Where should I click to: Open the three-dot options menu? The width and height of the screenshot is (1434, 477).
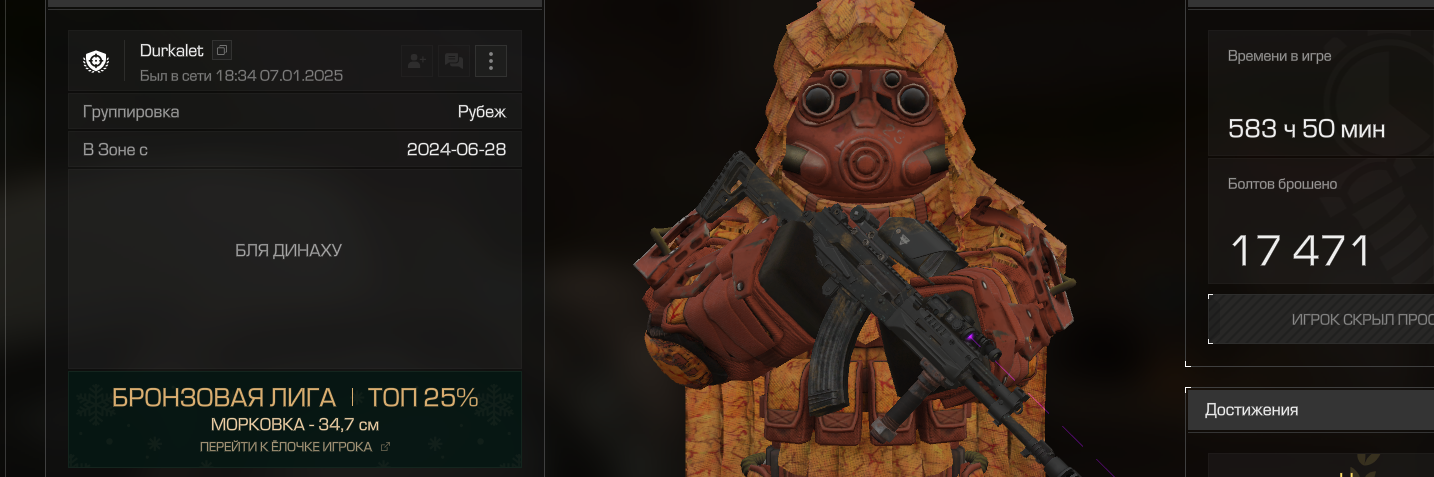[490, 62]
